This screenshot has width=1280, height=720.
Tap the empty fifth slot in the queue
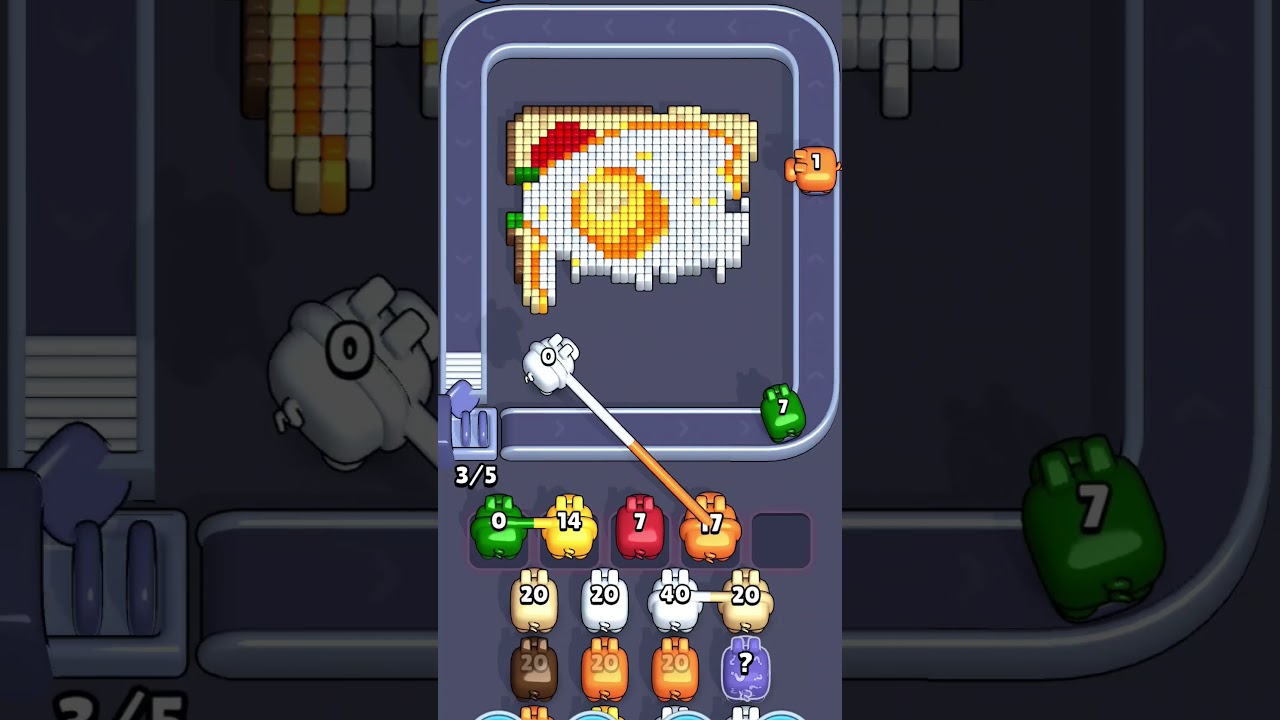point(781,537)
